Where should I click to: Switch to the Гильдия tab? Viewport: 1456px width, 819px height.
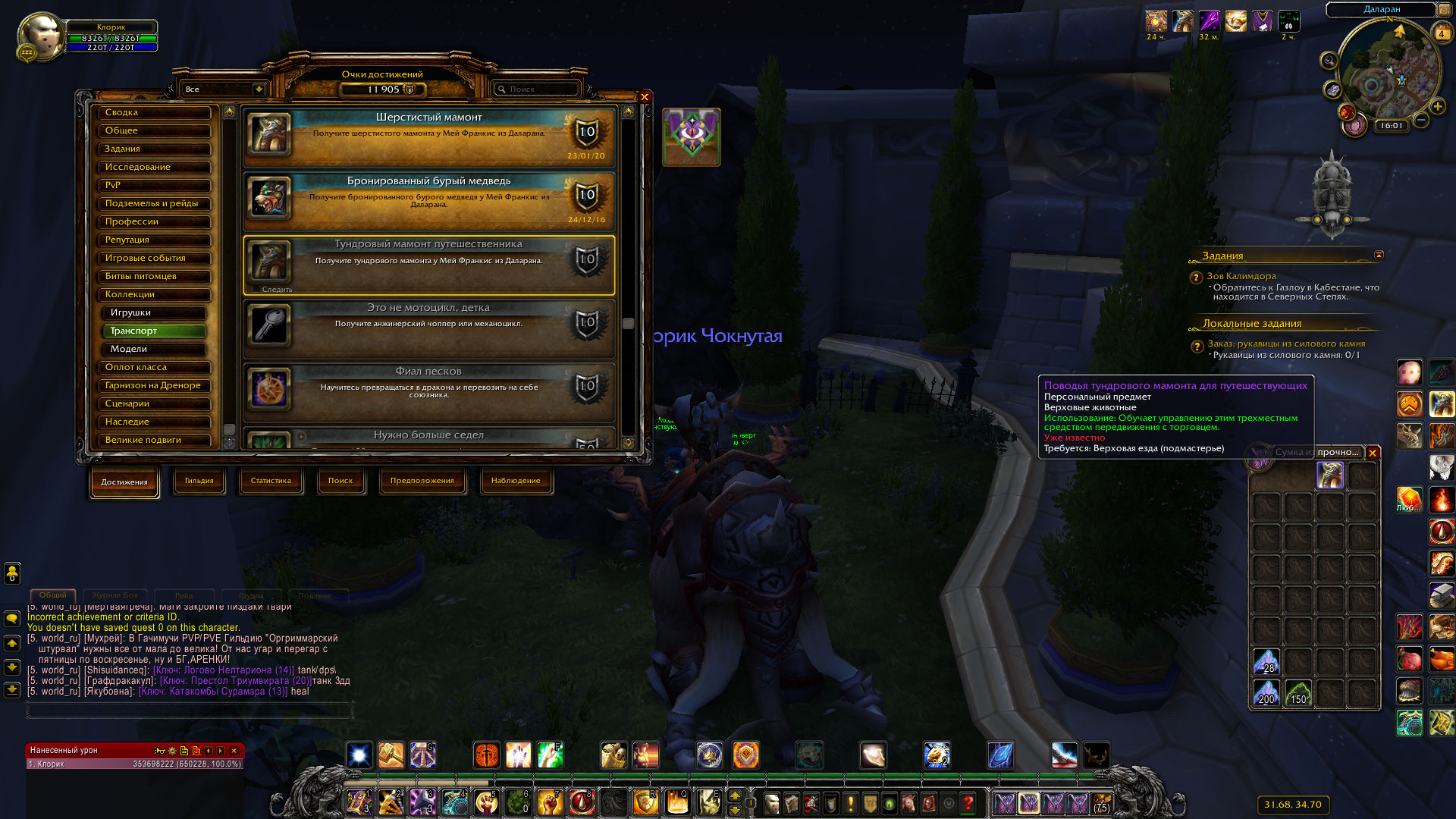click(199, 481)
